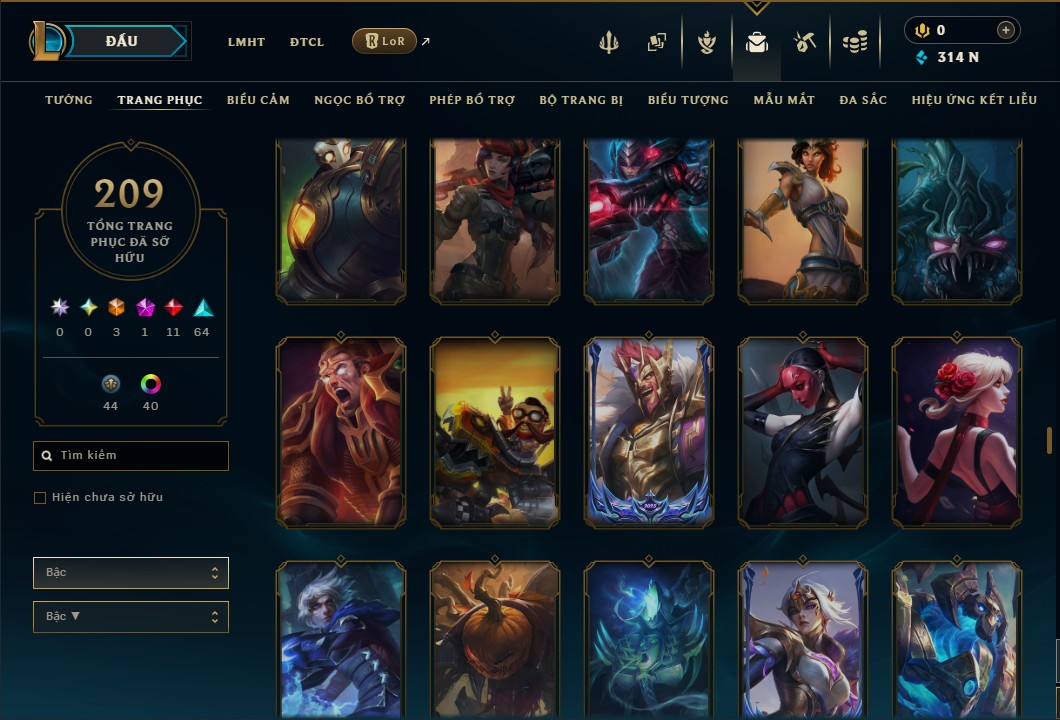Click the plus button beside the coin balance

[x=1006, y=30]
